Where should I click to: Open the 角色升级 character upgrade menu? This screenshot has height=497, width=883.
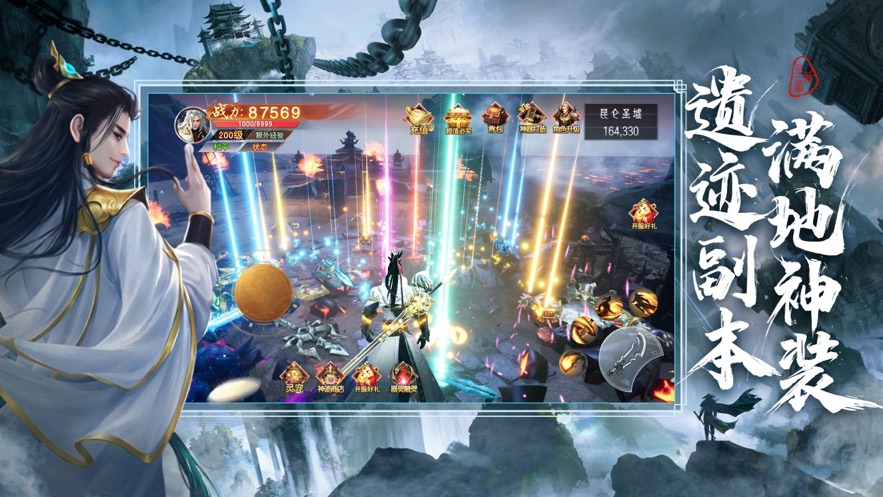[x=566, y=118]
